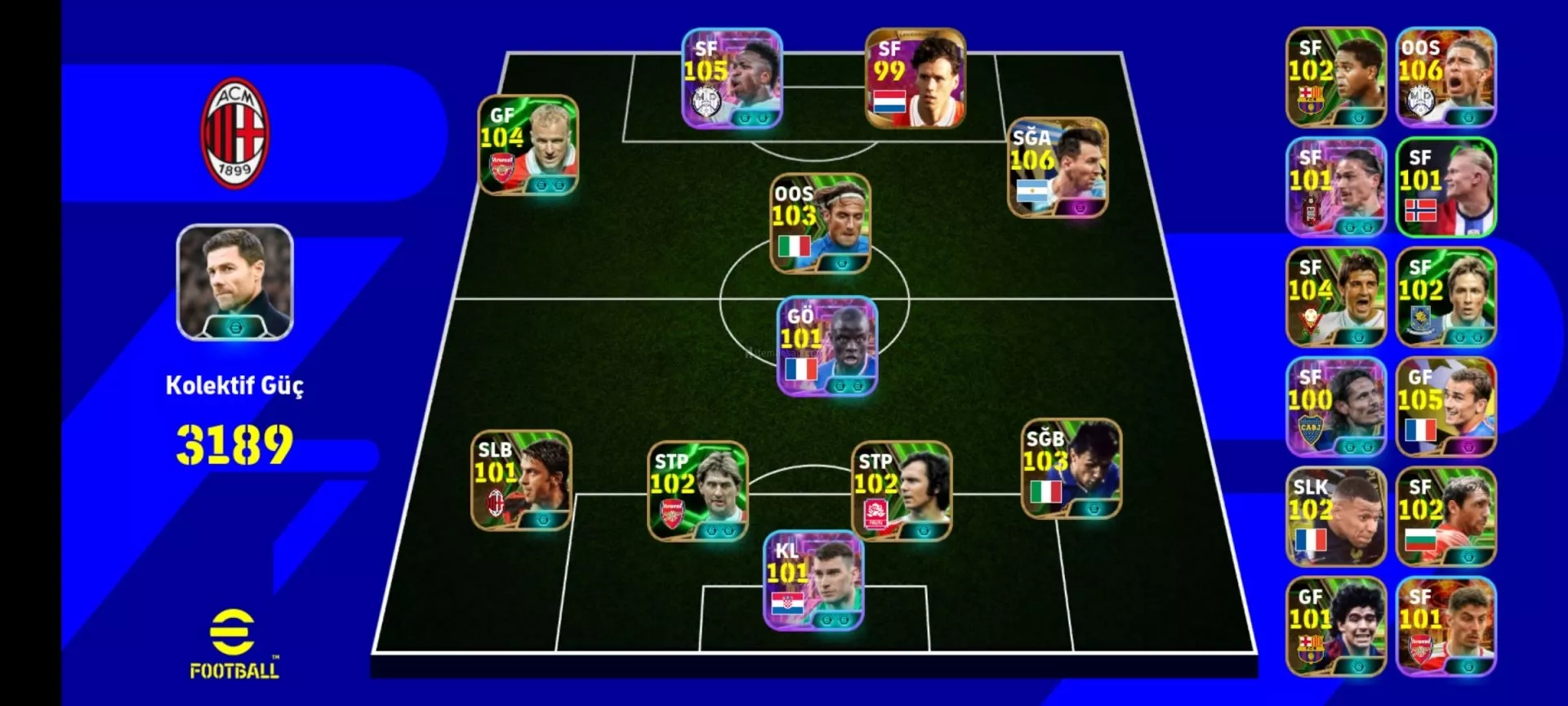Select the SĞB 103 right back card
Image resolution: width=1568 pixels, height=706 pixels.
point(1071,469)
